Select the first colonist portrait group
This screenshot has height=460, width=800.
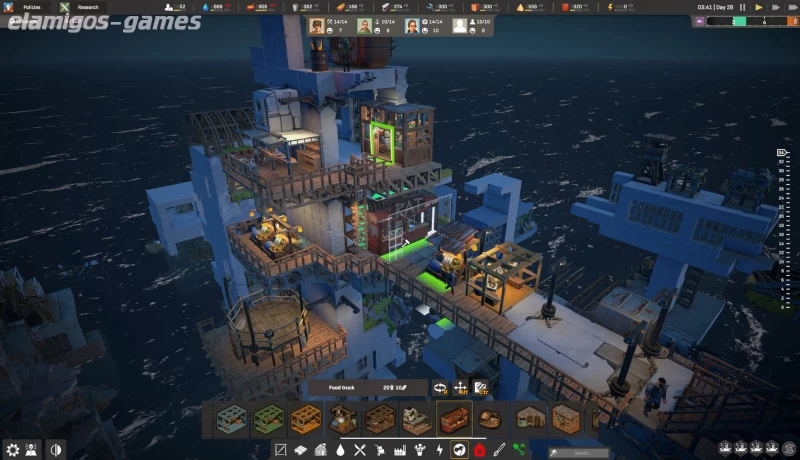coord(318,27)
